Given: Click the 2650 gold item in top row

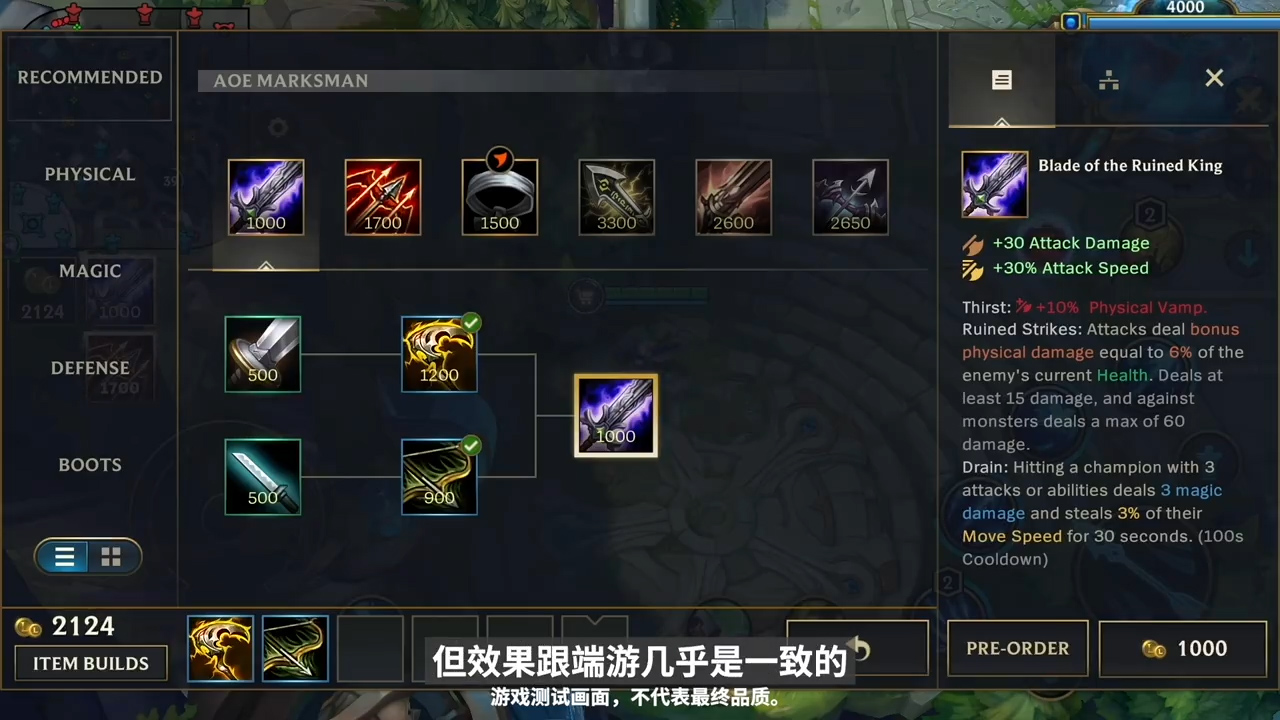Looking at the screenshot, I should click(850, 196).
